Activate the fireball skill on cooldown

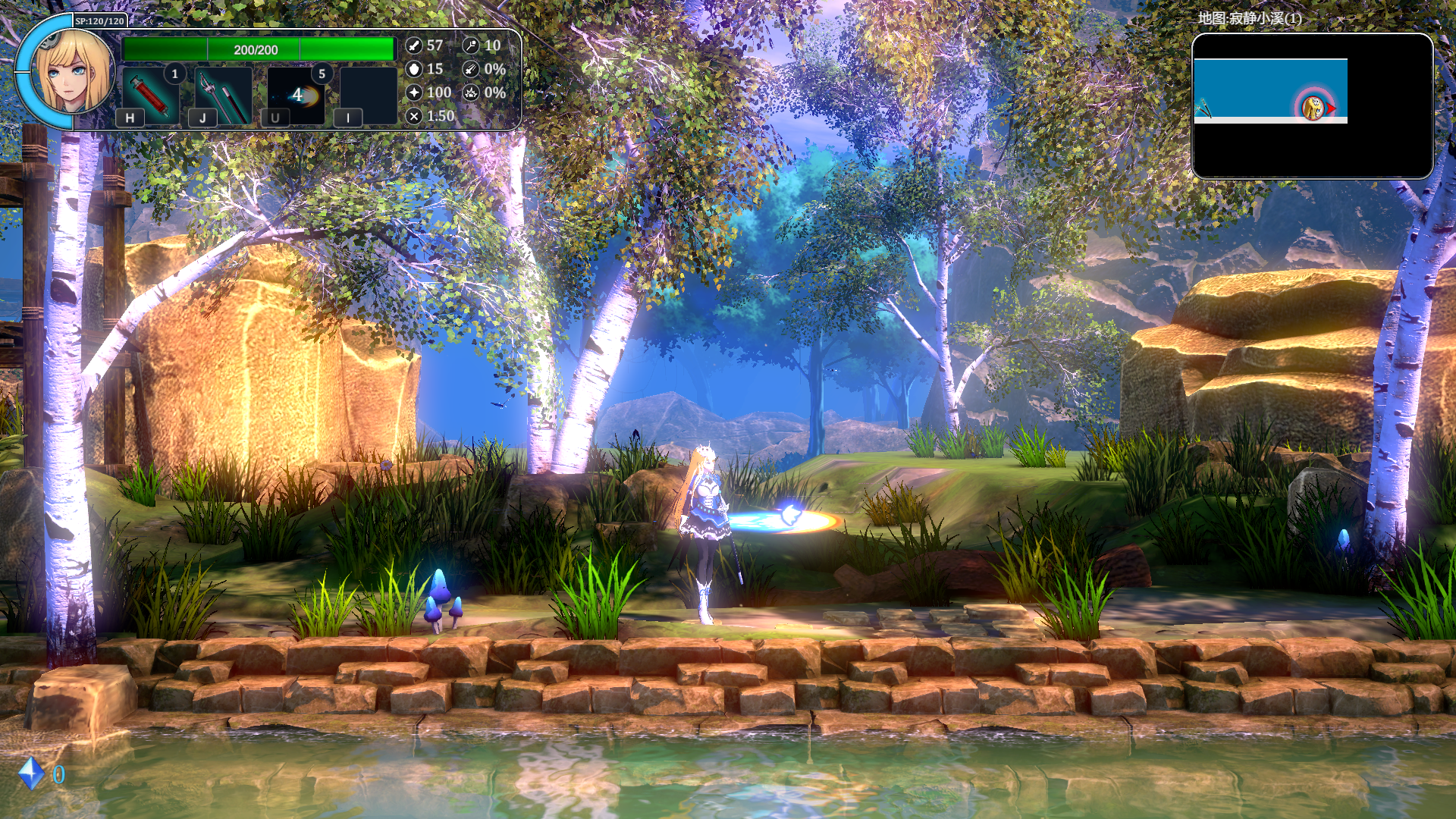(297, 95)
